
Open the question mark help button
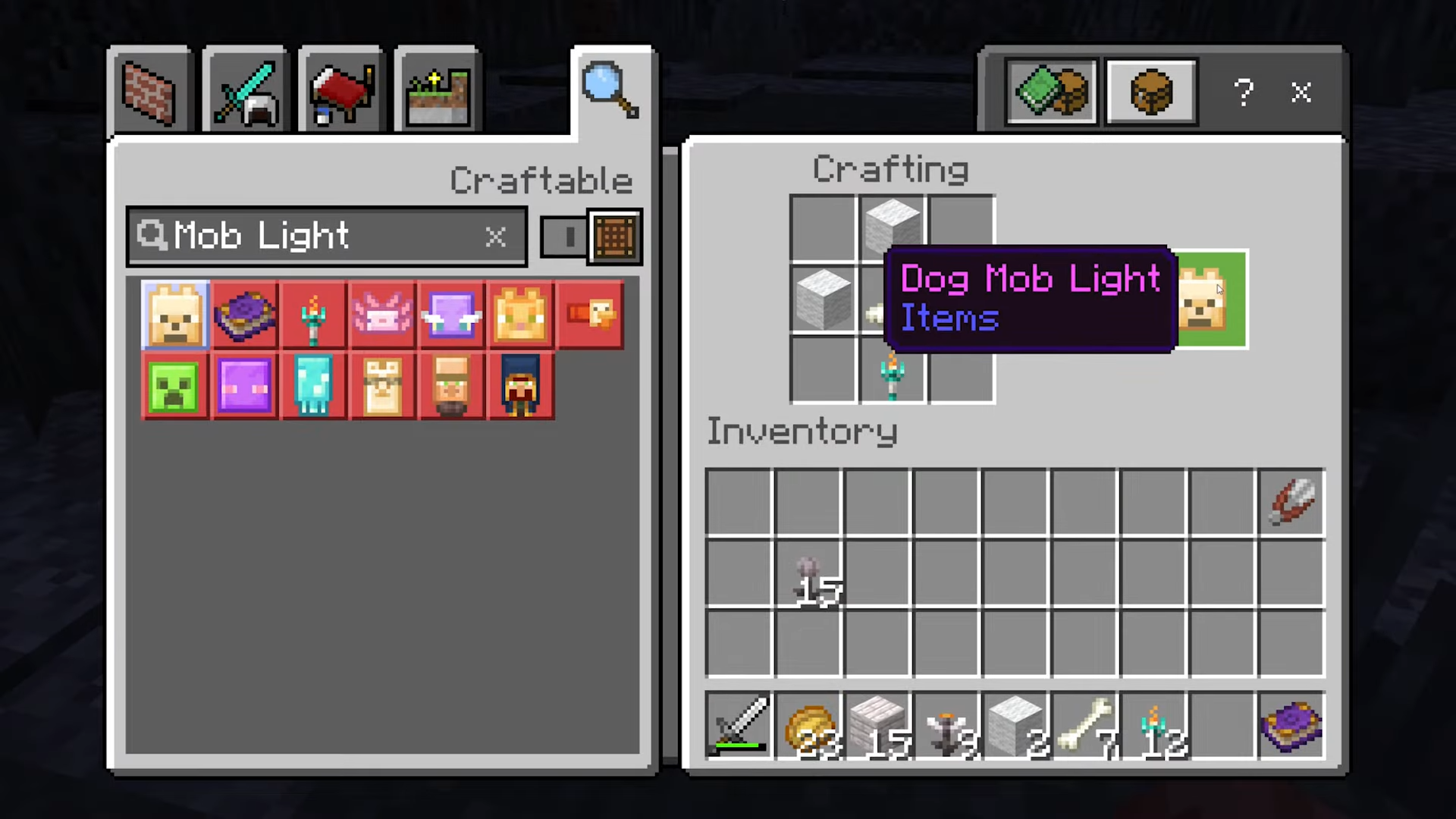point(1243,93)
